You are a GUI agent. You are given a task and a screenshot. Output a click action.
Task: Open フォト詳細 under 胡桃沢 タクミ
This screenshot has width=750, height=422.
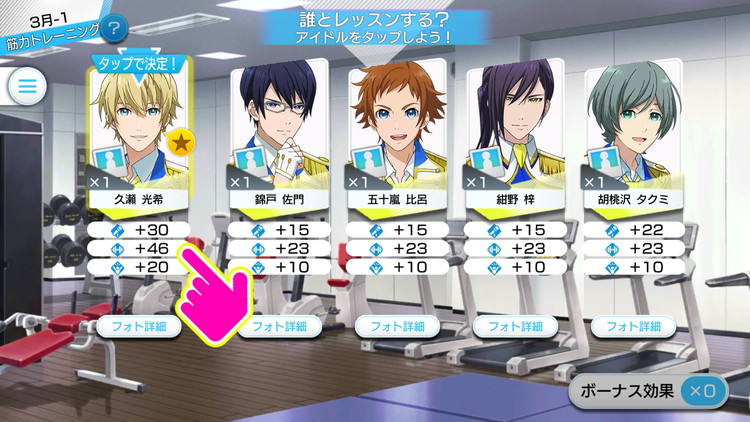632,326
